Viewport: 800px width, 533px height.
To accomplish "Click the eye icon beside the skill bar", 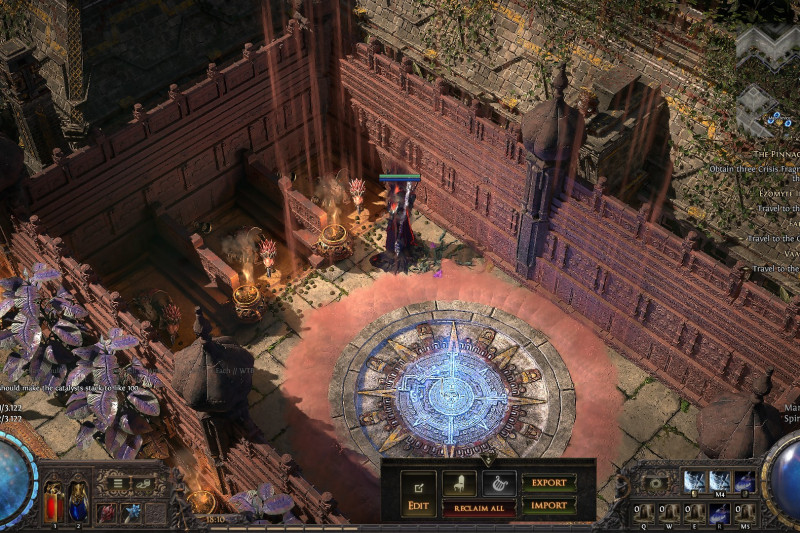I will click(656, 483).
